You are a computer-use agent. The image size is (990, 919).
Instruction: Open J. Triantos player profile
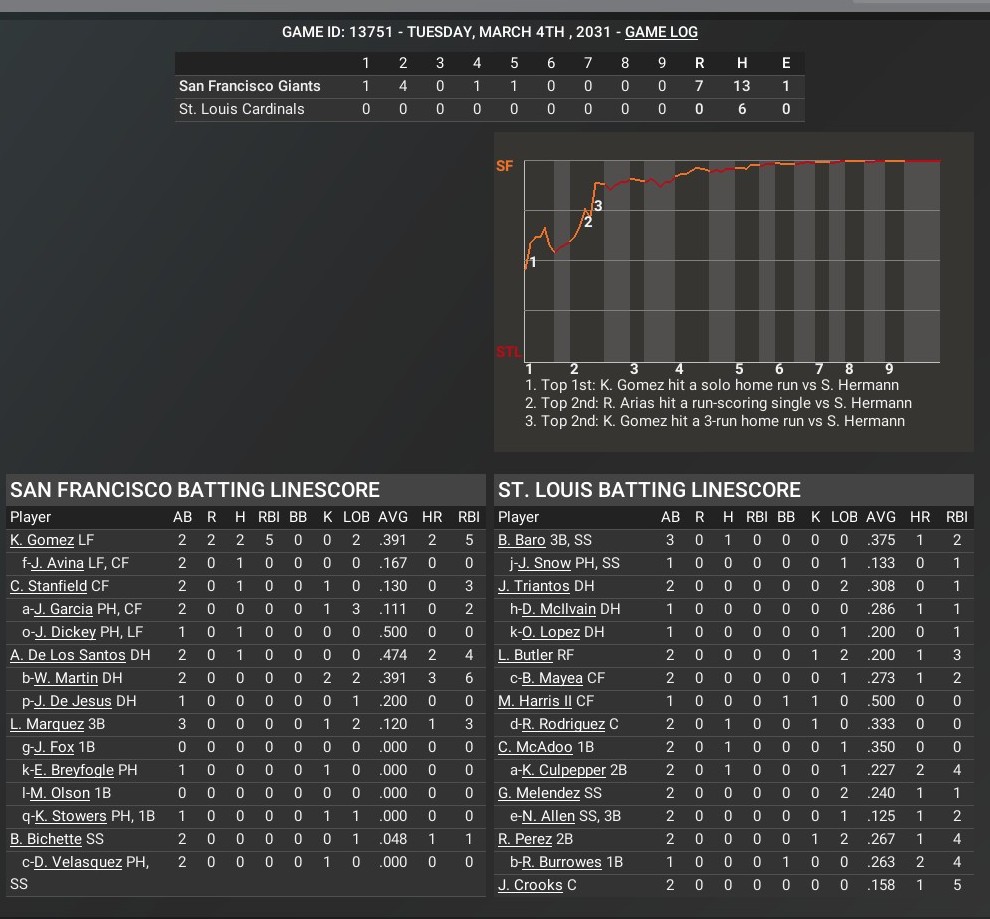[x=534, y=586]
